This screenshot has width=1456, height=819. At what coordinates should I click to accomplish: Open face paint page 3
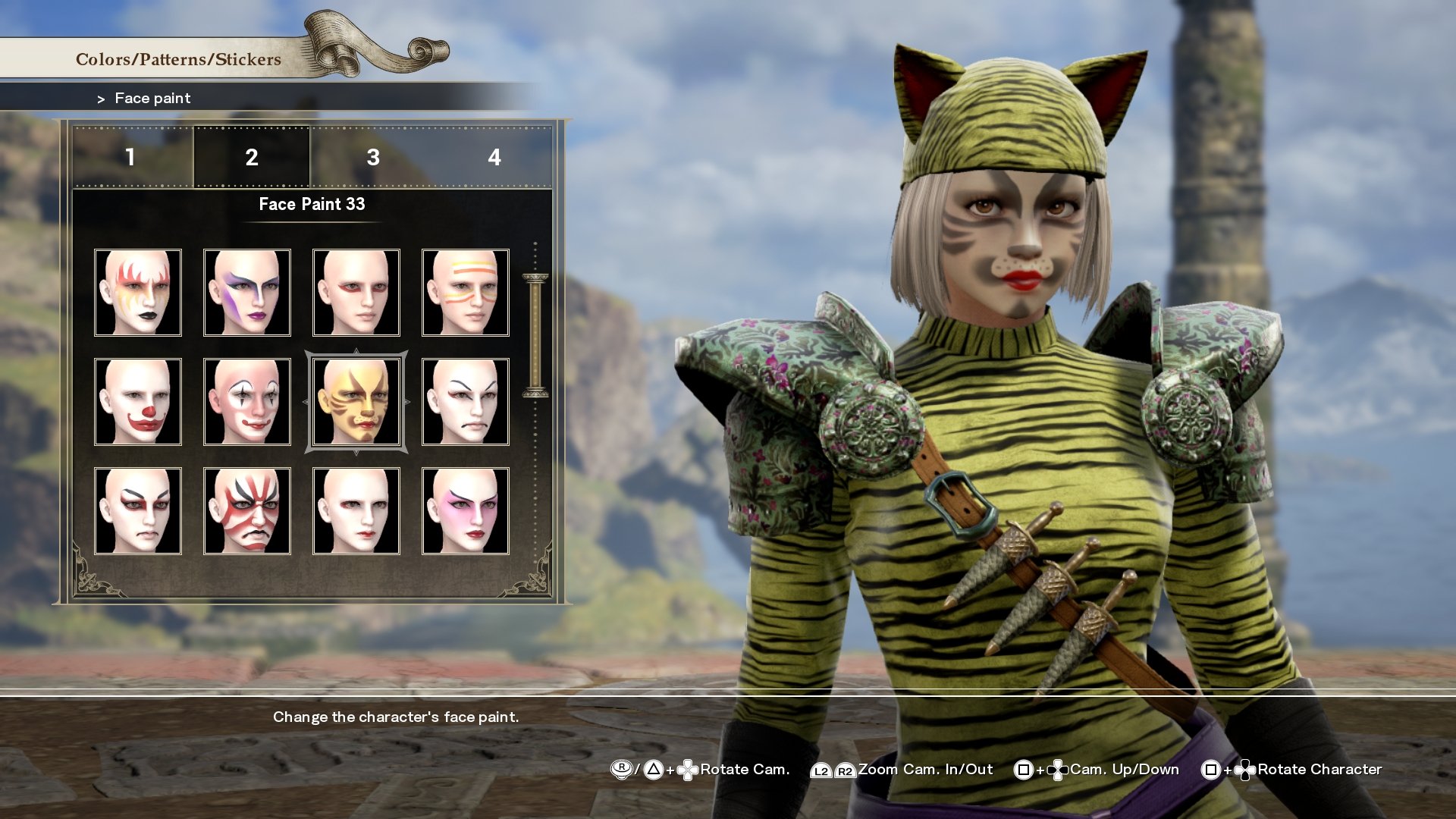coord(372,159)
